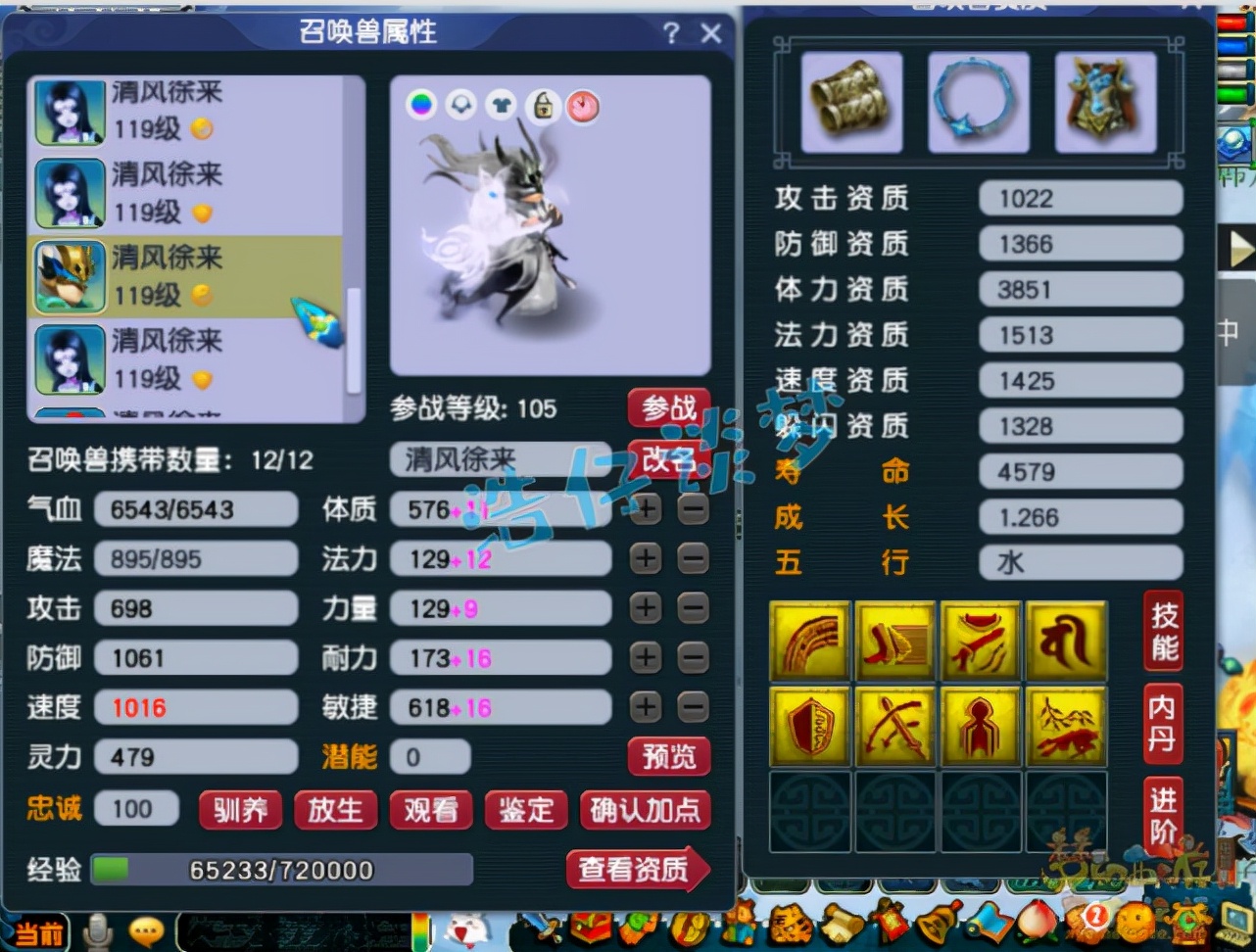Click the bow and arrow skill icon
The width and height of the screenshot is (1256, 952).
[894, 727]
